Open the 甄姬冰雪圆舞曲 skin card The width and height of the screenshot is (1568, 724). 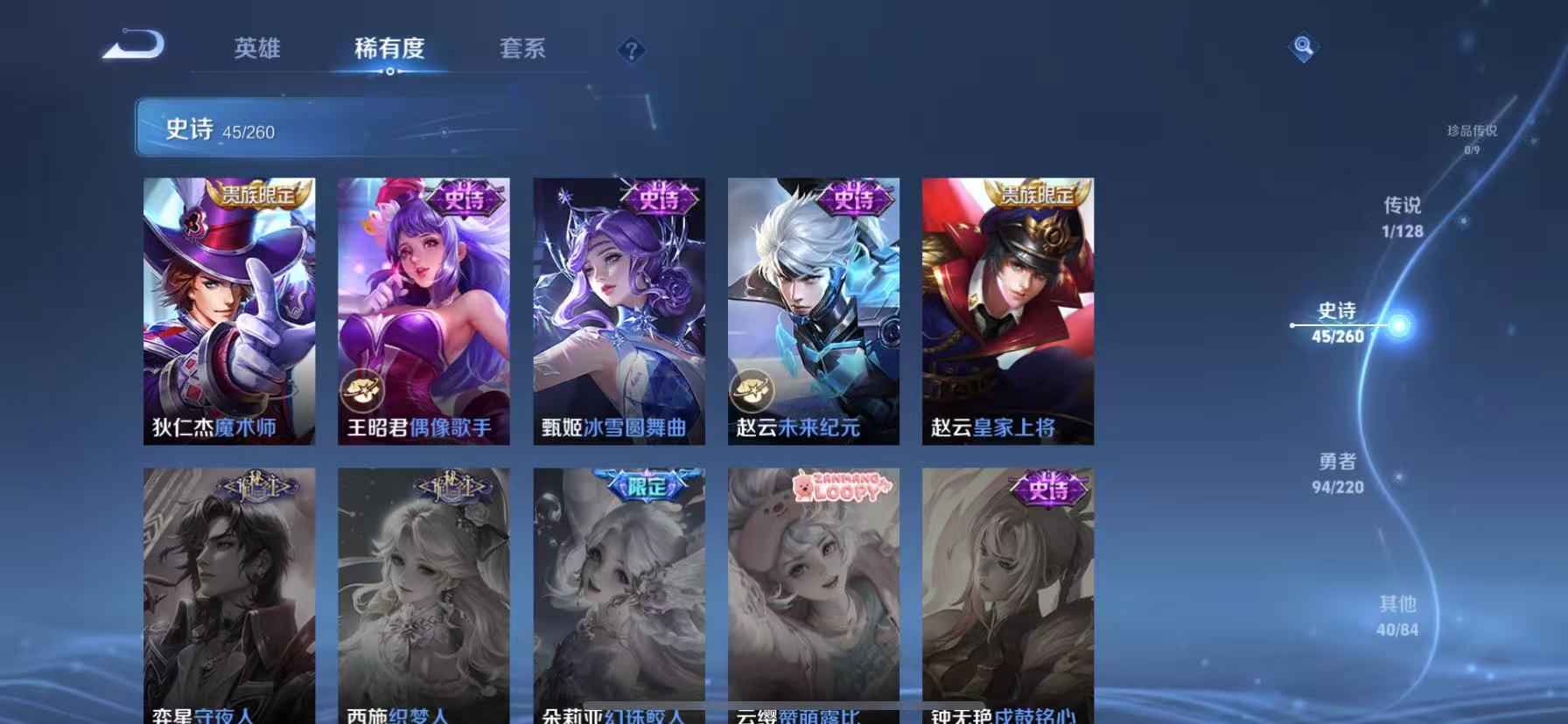point(619,310)
